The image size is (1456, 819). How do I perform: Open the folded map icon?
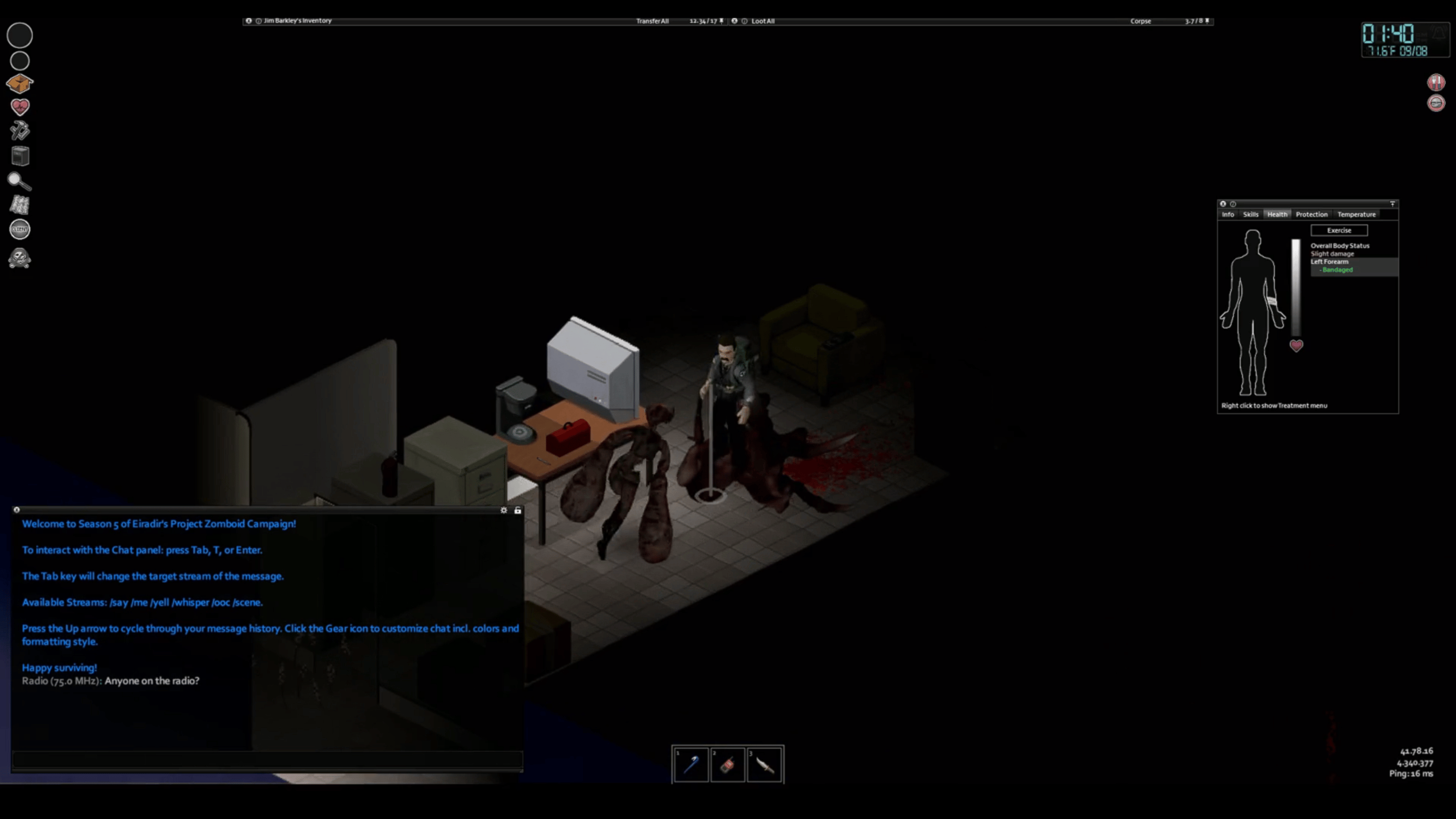(x=20, y=205)
